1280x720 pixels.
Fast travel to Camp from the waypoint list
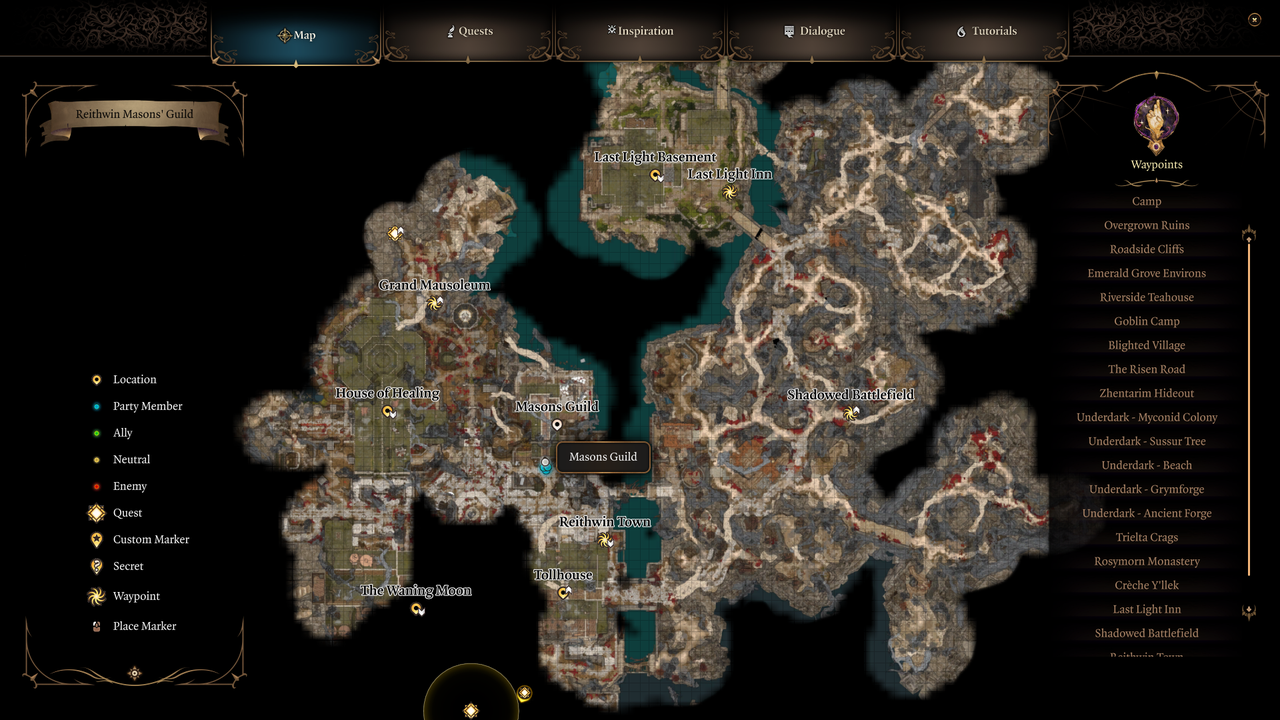pos(1146,201)
